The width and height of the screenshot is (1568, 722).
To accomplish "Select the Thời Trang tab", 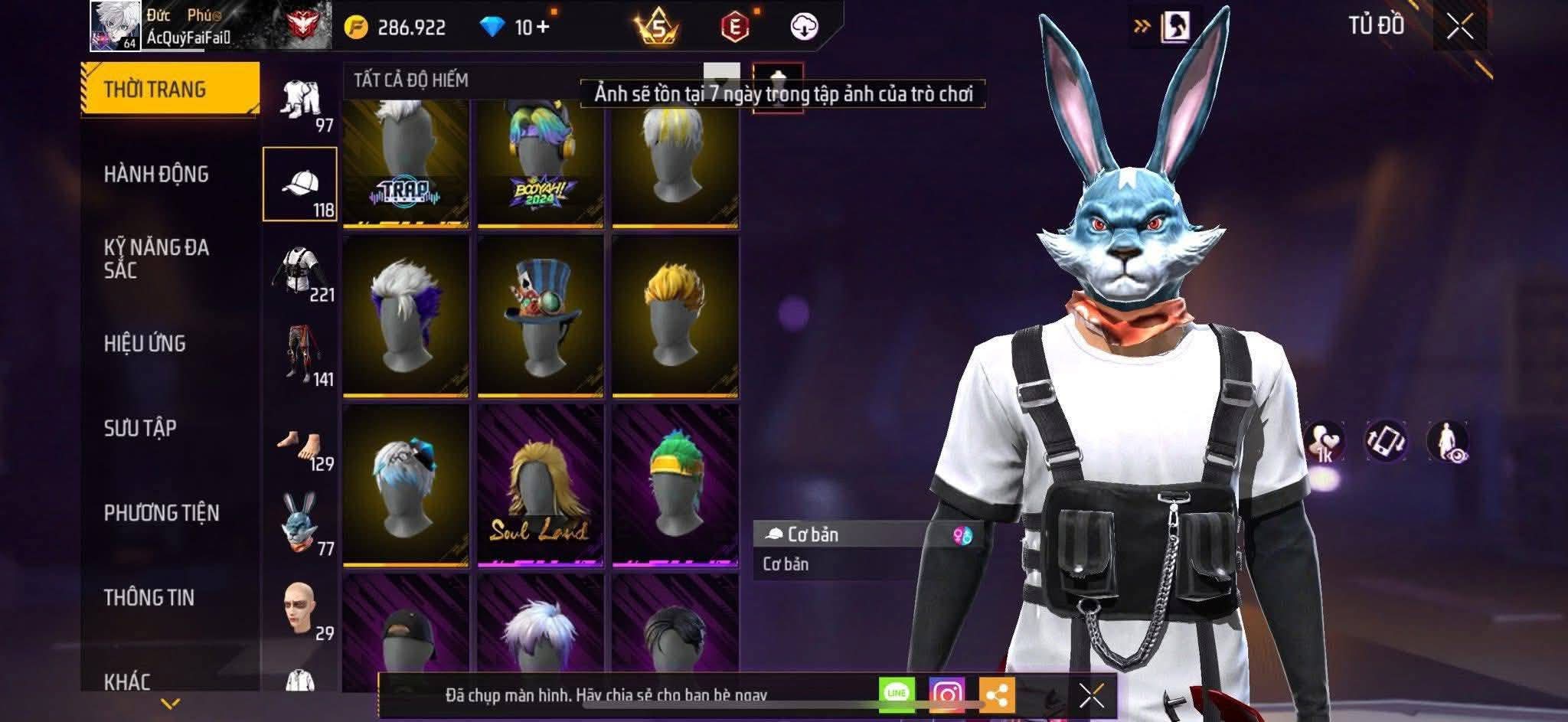I will click(155, 90).
